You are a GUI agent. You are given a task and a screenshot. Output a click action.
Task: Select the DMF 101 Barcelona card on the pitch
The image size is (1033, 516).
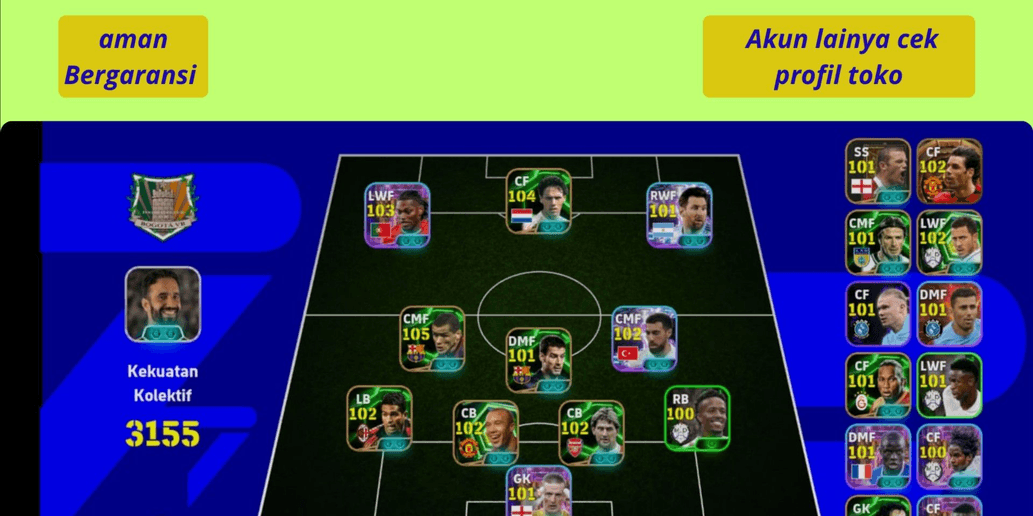(x=538, y=360)
